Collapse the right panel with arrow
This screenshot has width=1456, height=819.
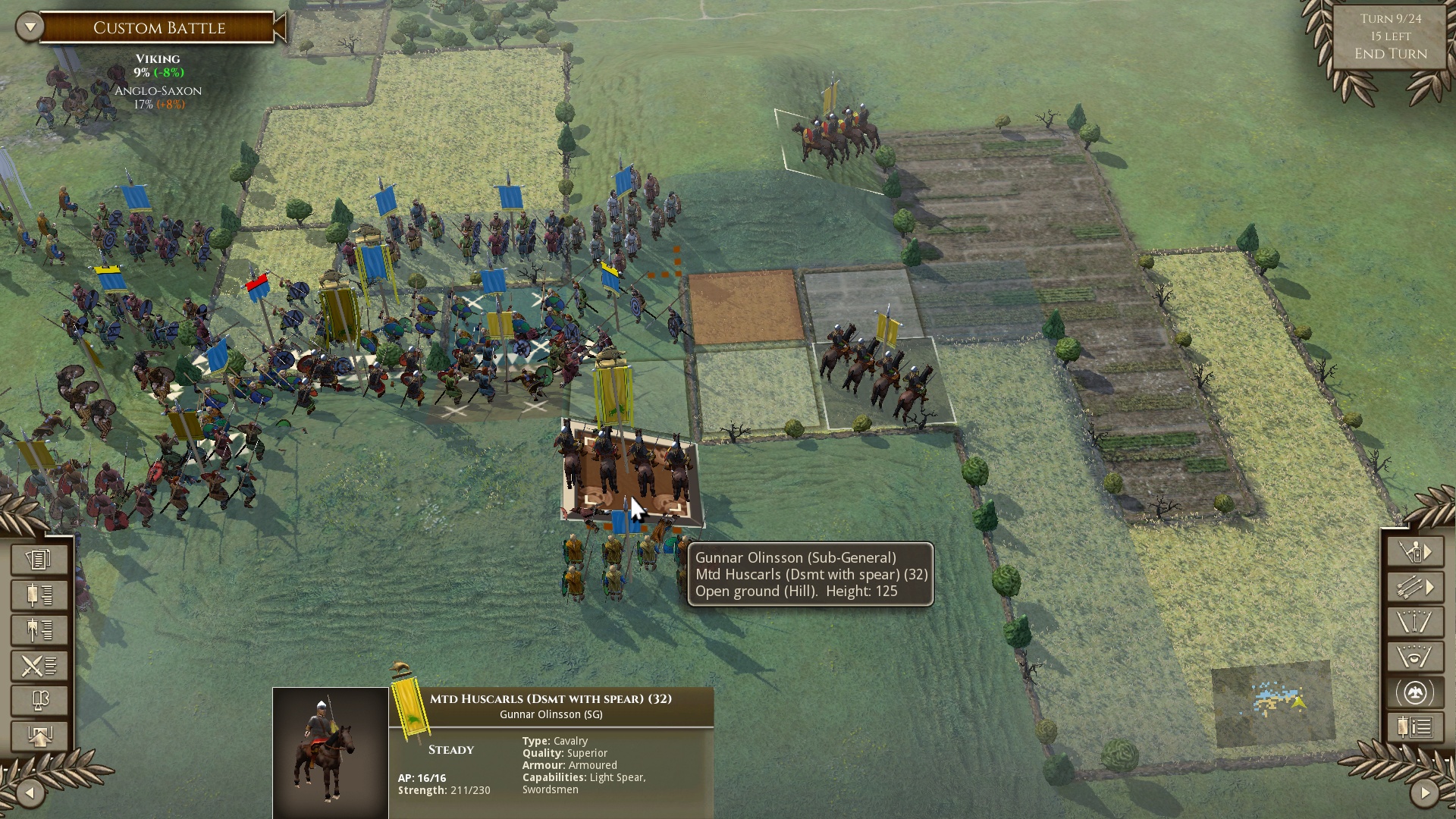pos(1424,793)
